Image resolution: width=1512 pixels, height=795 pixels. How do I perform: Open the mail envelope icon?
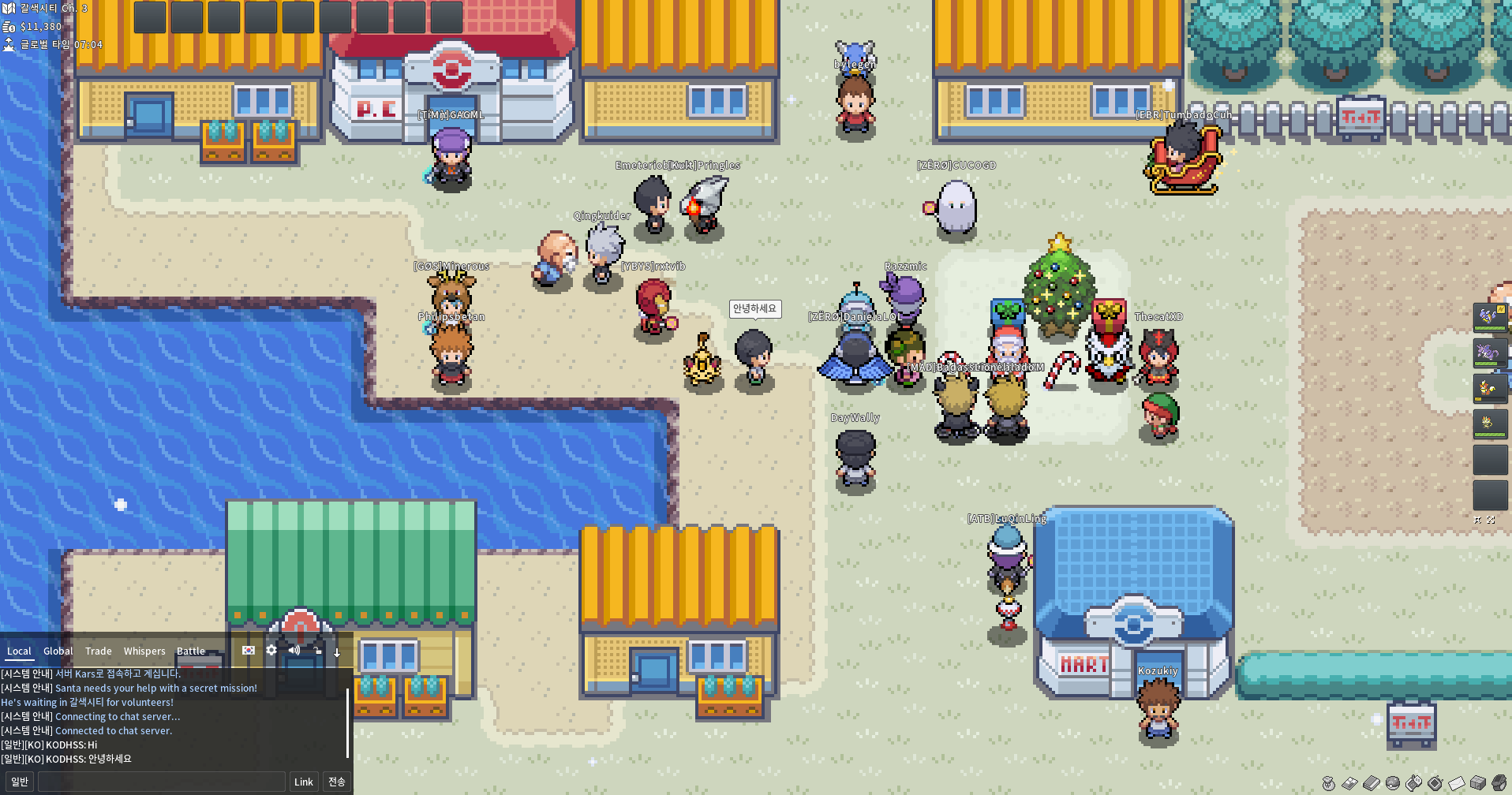pyautogui.click(x=1457, y=783)
